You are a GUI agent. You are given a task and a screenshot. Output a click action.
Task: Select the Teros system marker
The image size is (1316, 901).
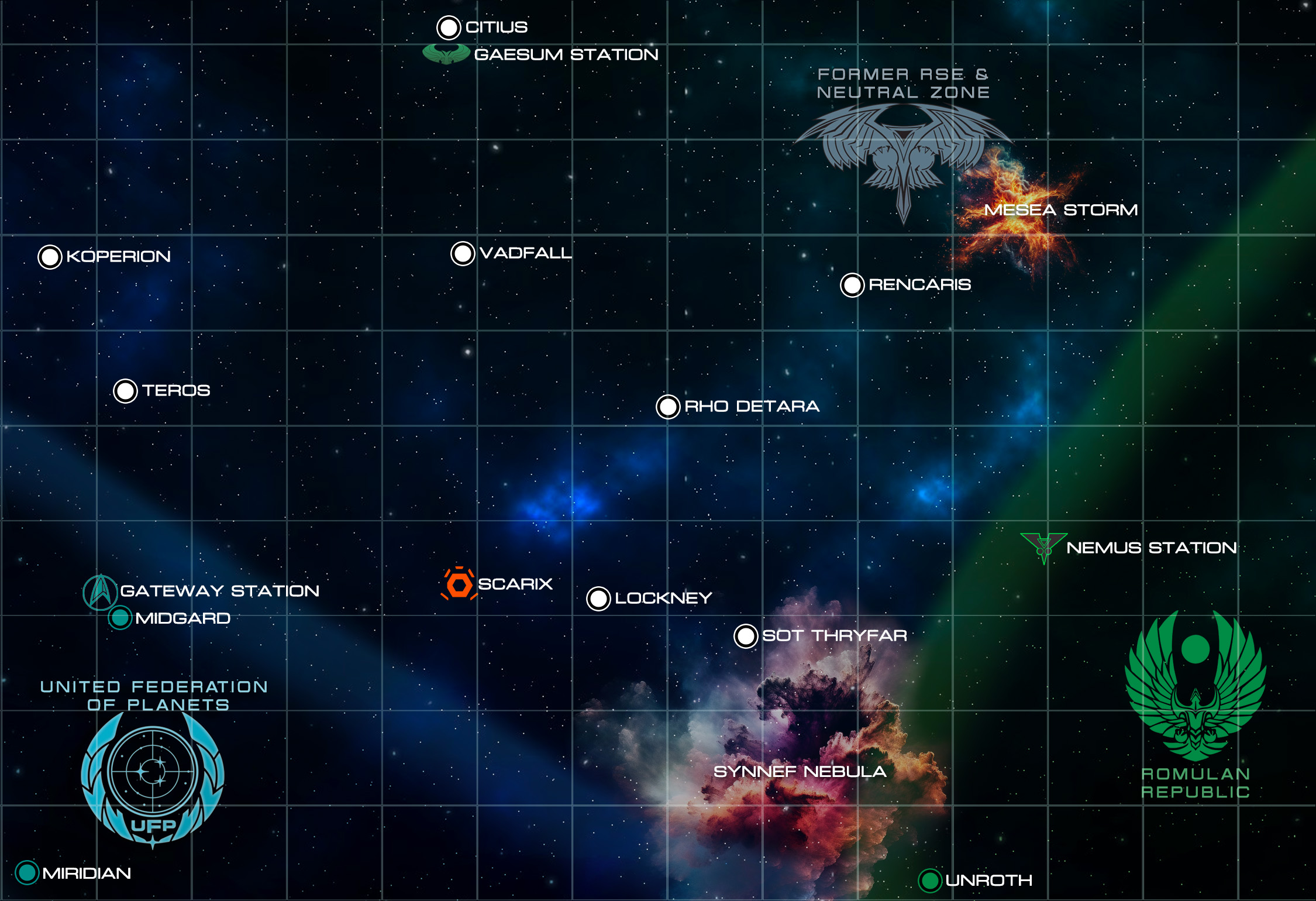(125, 391)
